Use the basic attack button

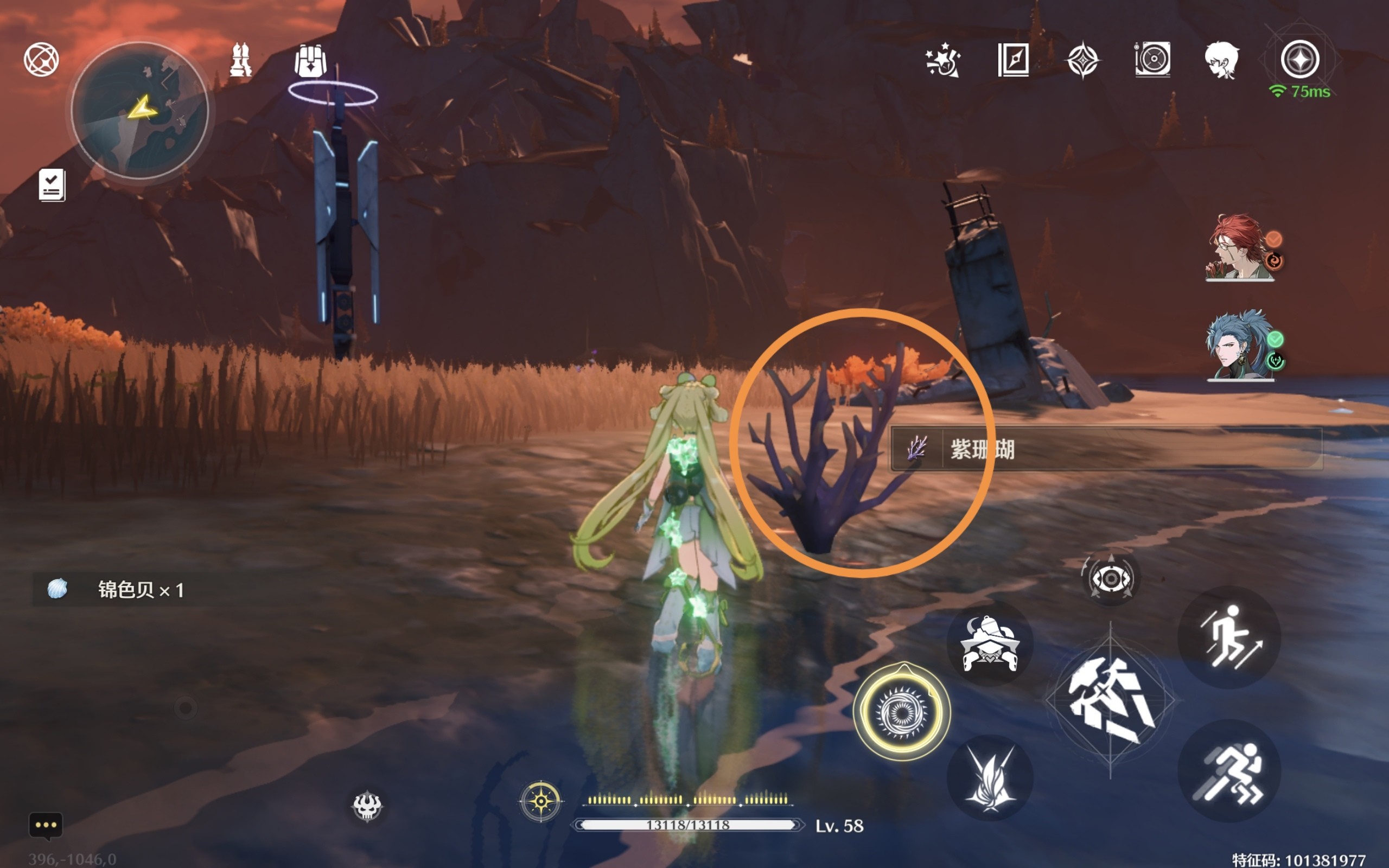[x=1110, y=700]
